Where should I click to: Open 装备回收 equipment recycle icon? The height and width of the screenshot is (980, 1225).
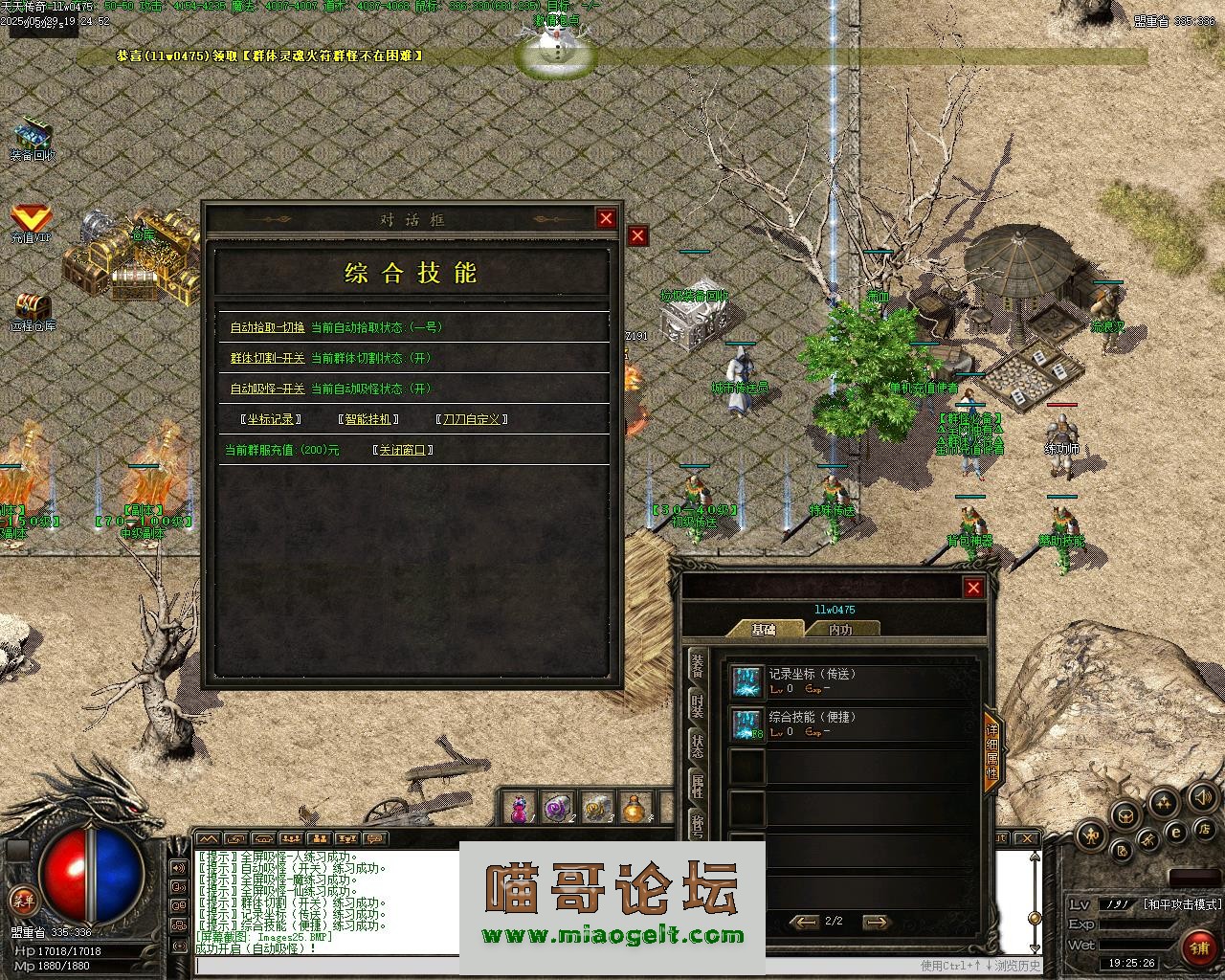(33, 139)
